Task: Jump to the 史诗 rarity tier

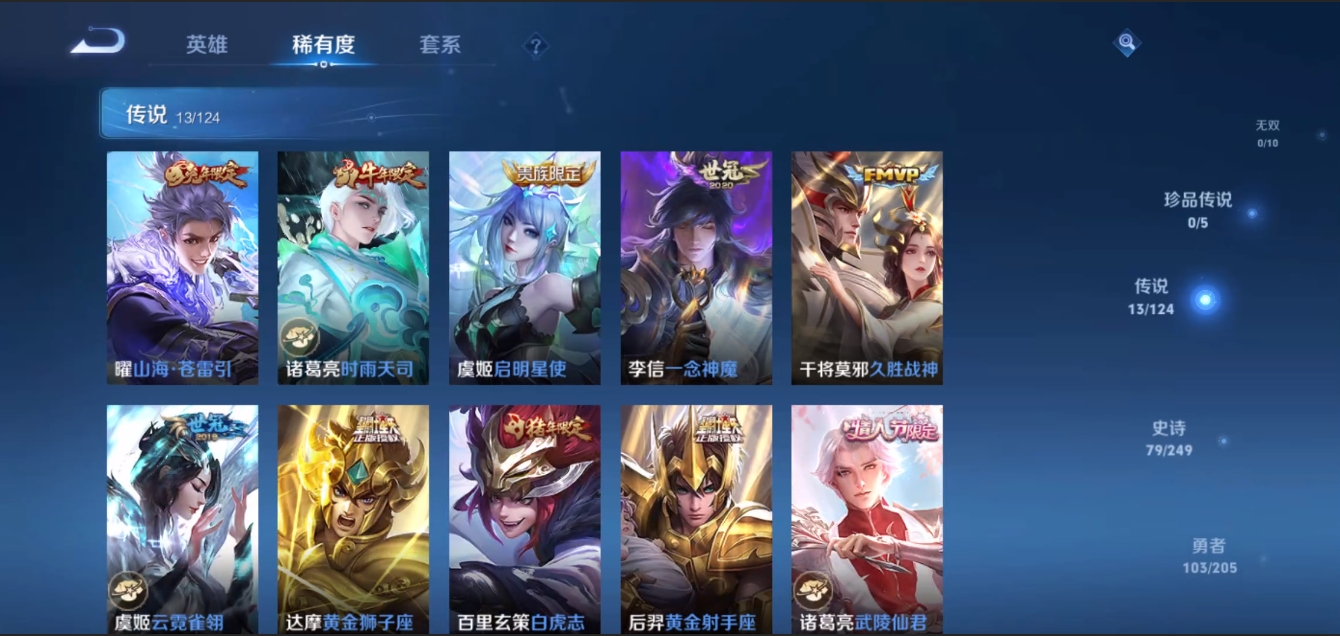Action: 1168,438
